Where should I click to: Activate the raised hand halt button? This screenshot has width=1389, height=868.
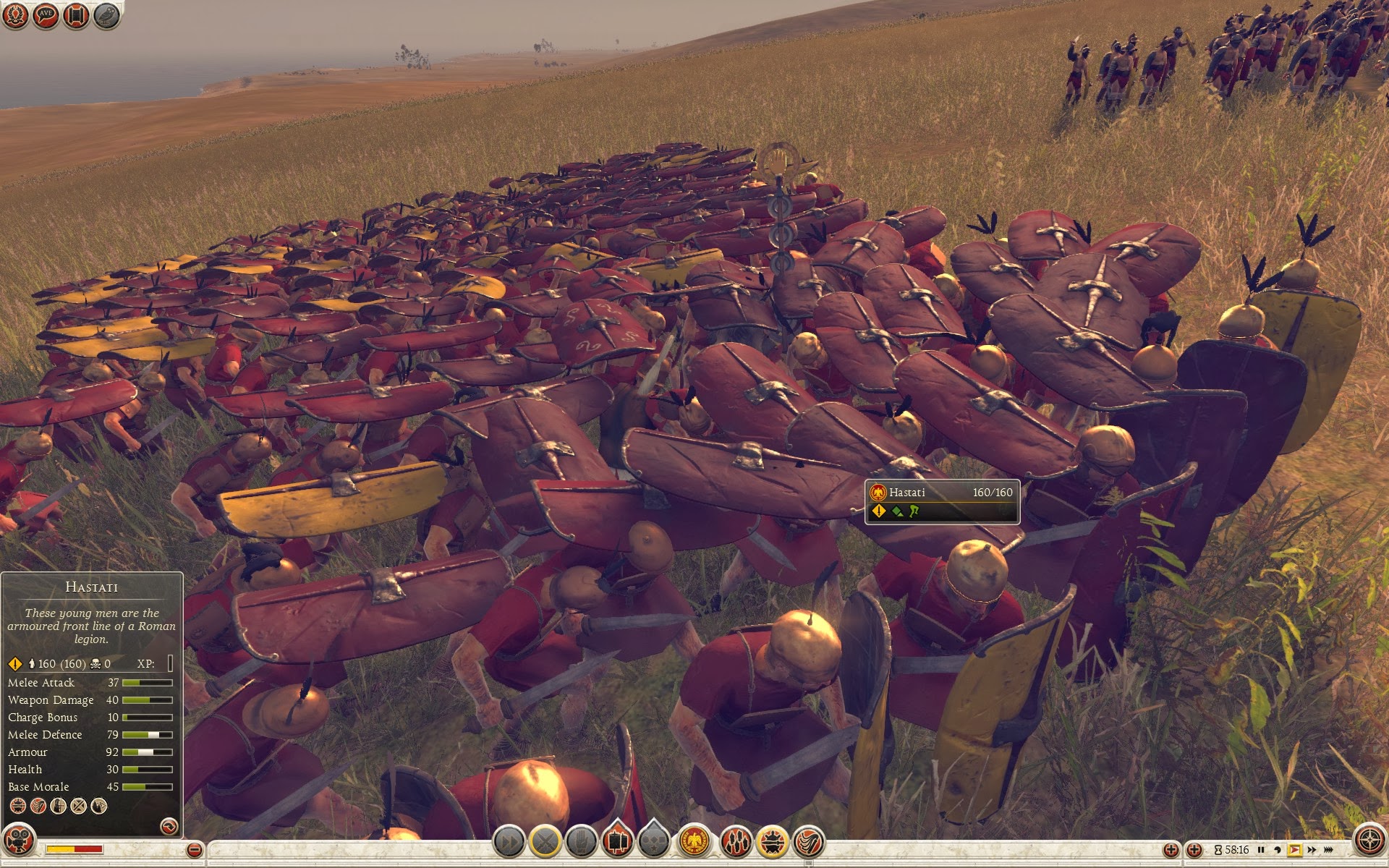click(x=581, y=842)
